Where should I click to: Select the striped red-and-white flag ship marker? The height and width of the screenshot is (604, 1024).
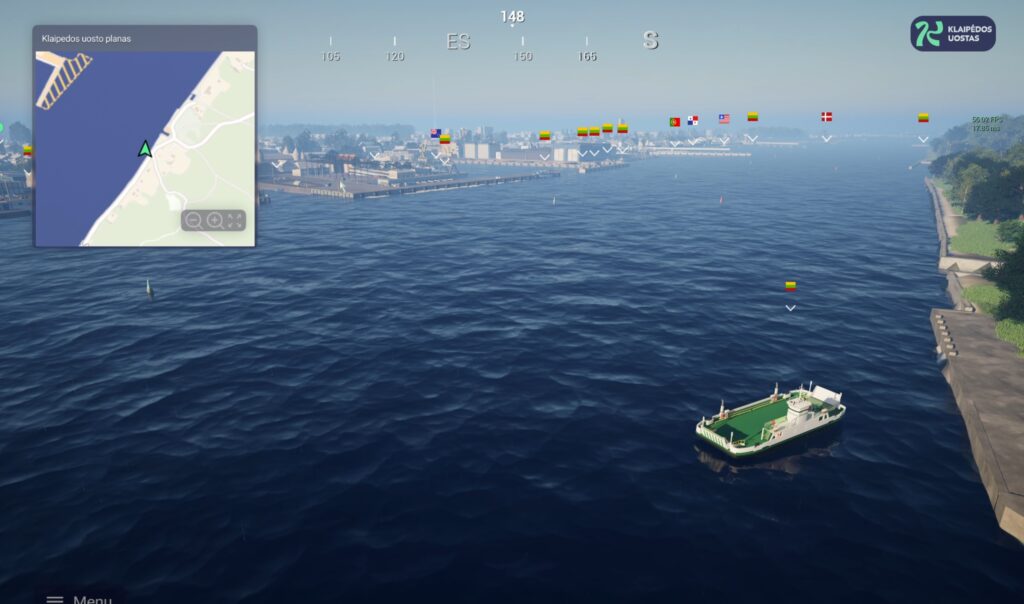pyautogui.click(x=724, y=118)
